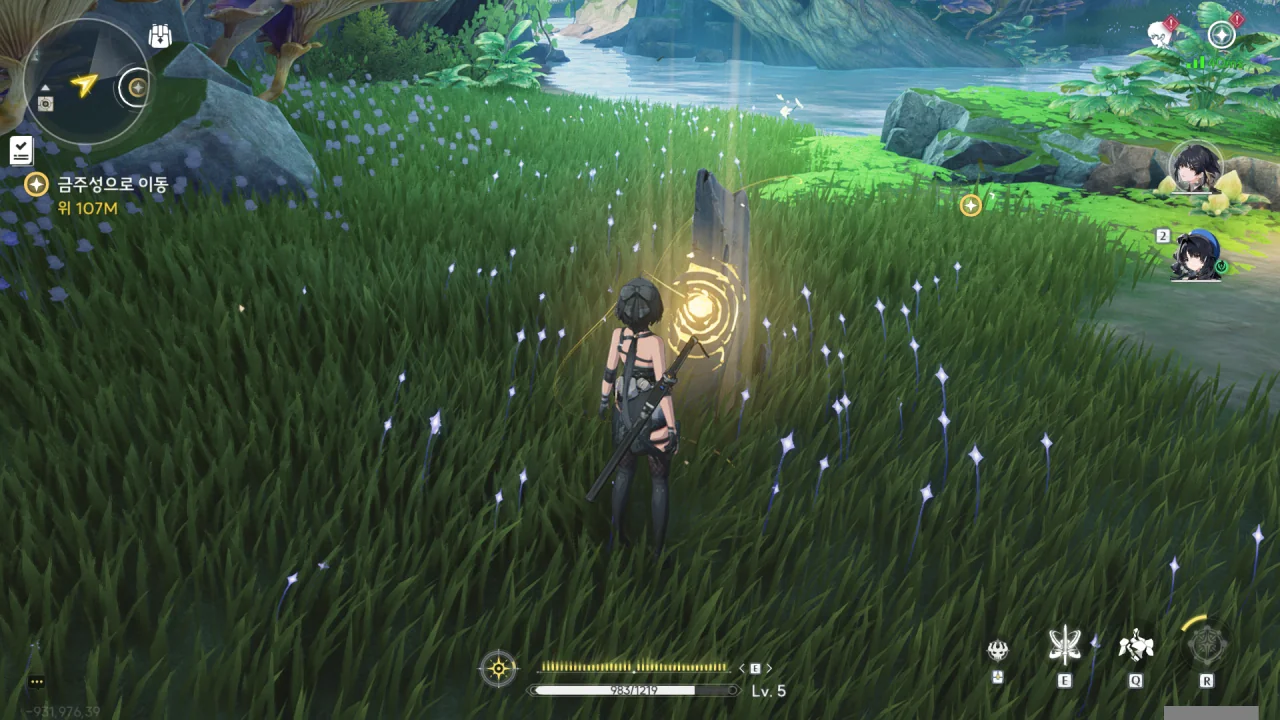Activate the small mask skill icon
Viewport: 1280px width, 720px height.
[x=997, y=651]
